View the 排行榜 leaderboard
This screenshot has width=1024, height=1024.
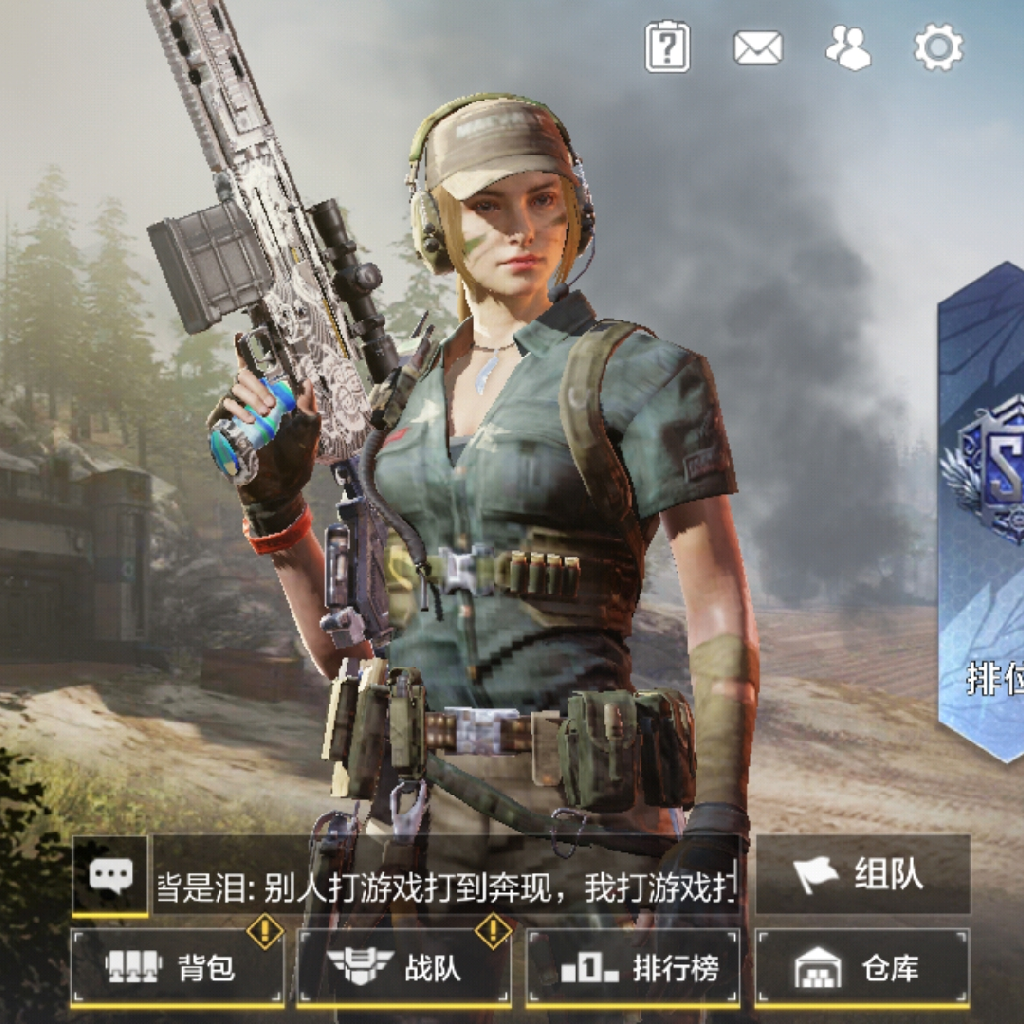[633, 967]
